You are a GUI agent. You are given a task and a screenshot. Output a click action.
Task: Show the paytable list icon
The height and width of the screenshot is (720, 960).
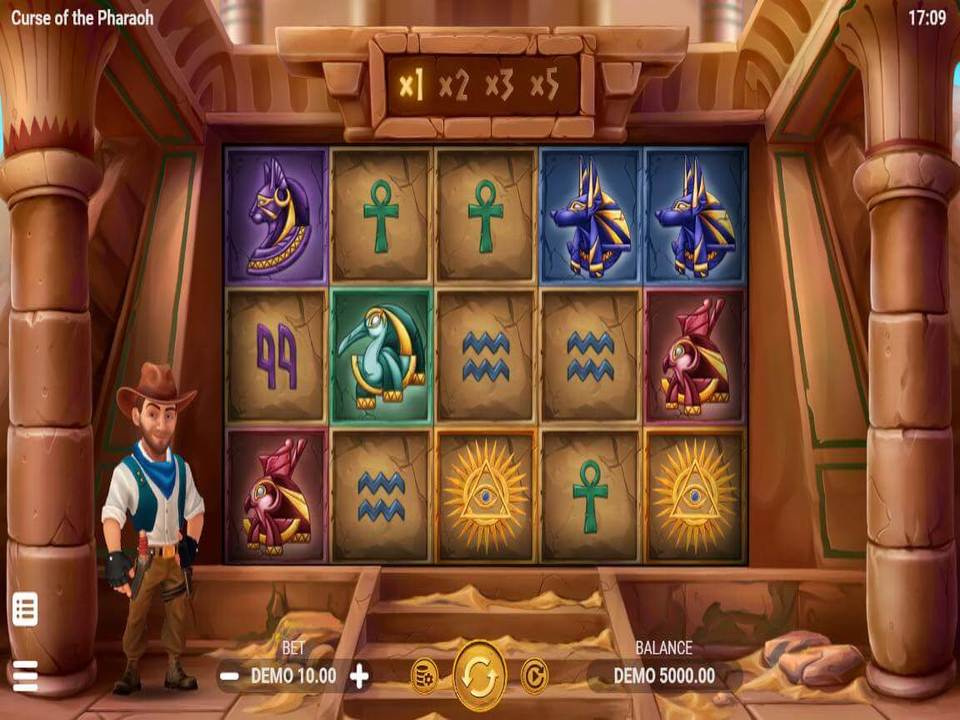pyautogui.click(x=25, y=608)
